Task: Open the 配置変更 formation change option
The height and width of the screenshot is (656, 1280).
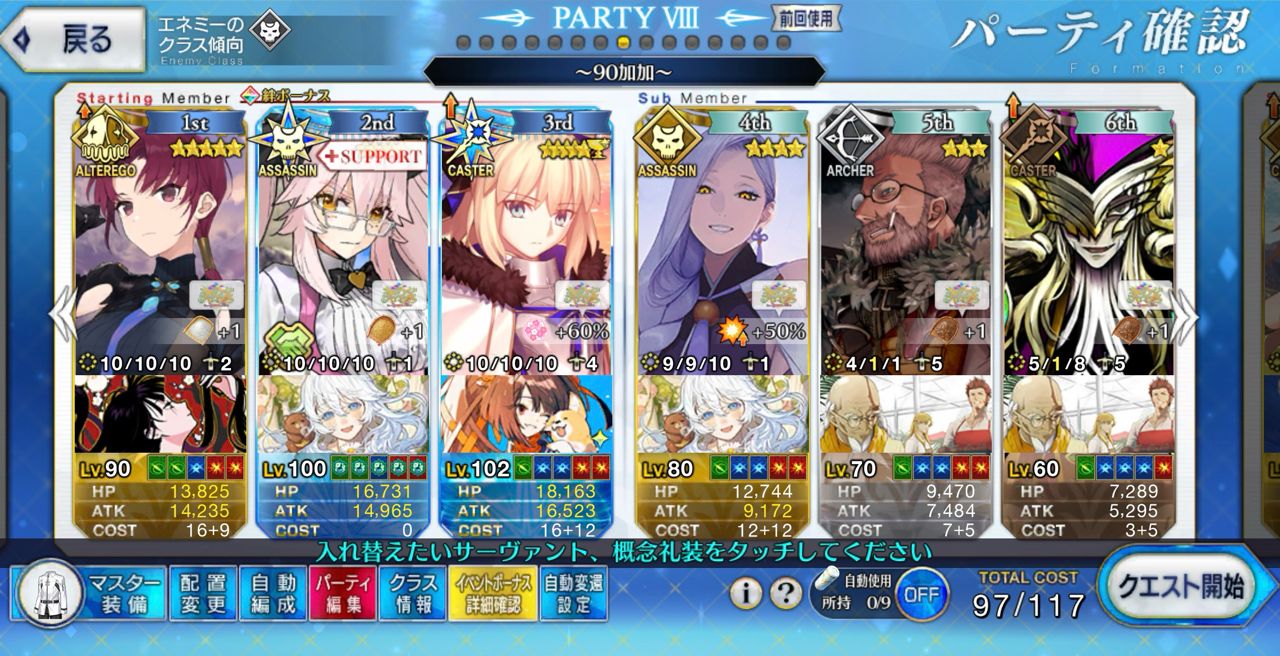Action: pos(203,594)
